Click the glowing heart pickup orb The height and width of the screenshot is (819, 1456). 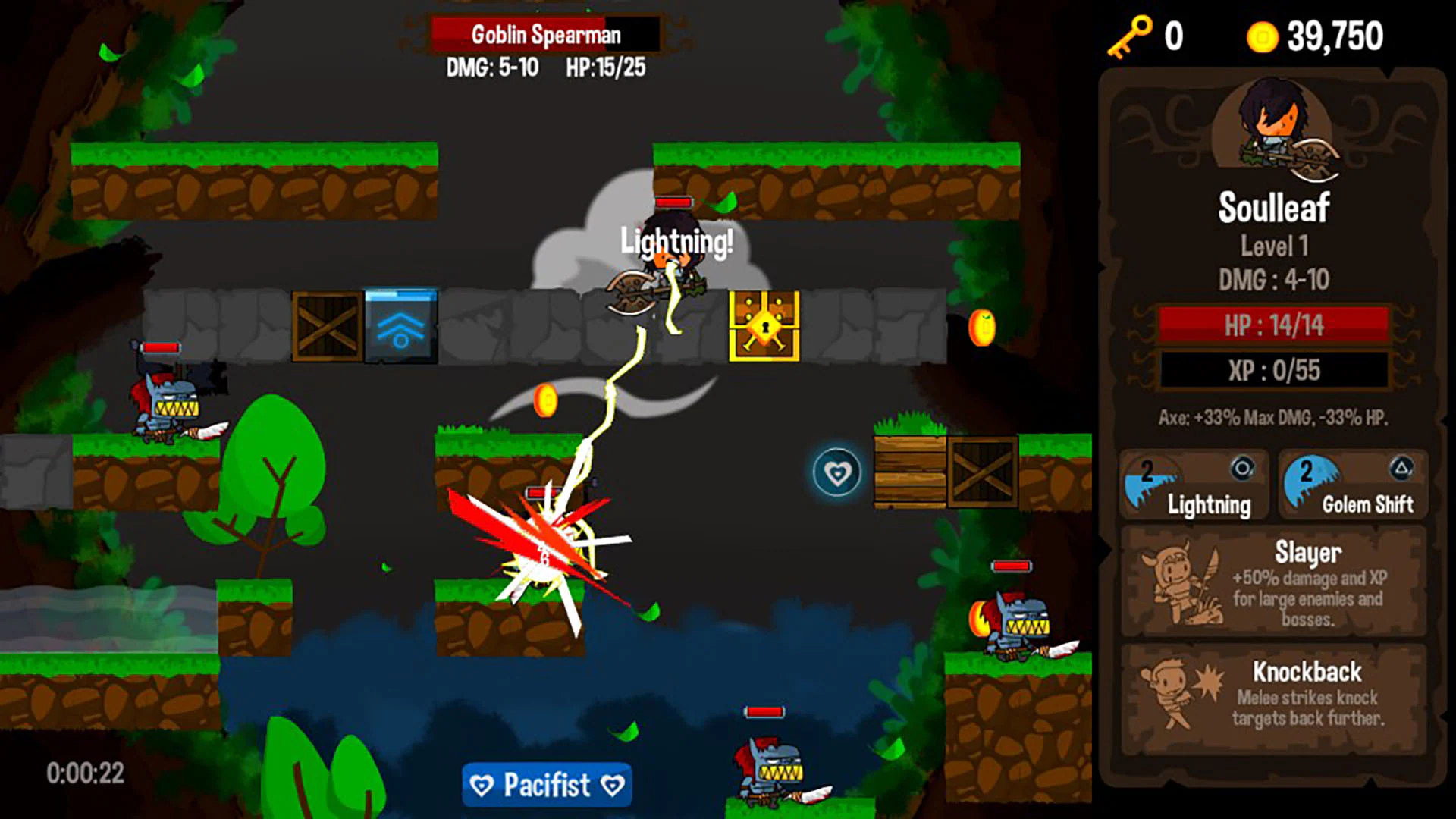pyautogui.click(x=836, y=471)
